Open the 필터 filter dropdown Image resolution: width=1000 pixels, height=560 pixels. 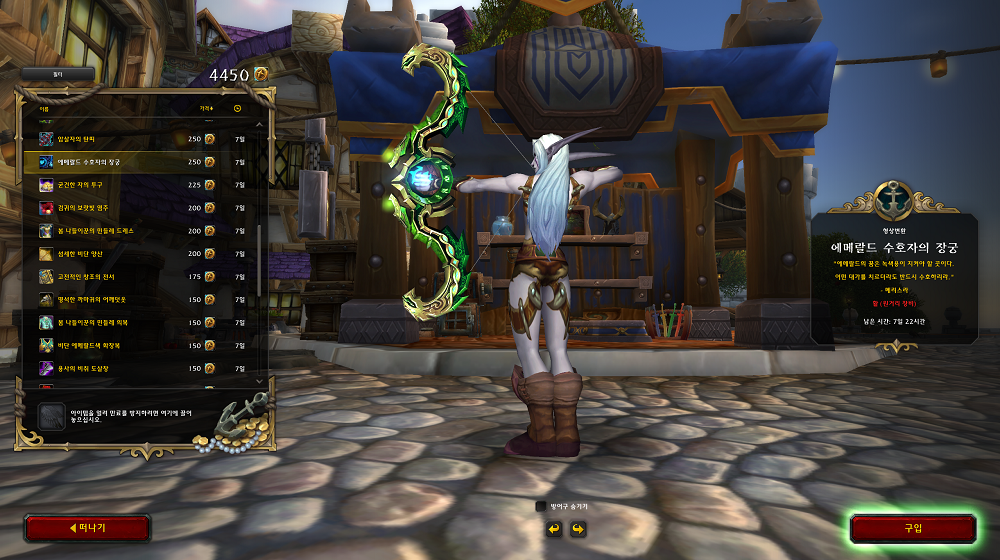(58, 74)
